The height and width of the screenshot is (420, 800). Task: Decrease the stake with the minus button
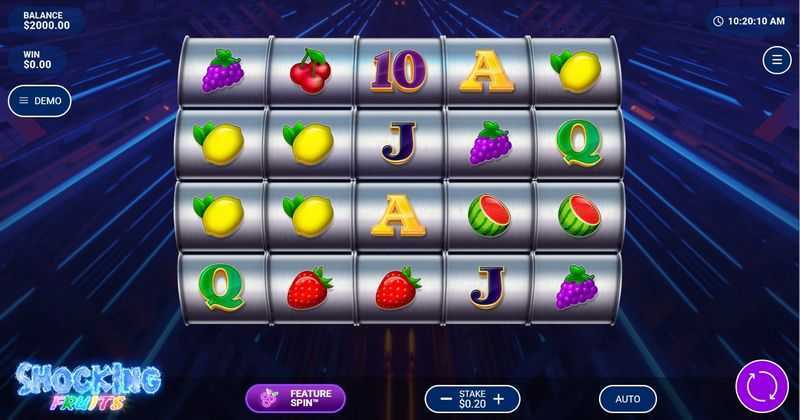coord(442,399)
